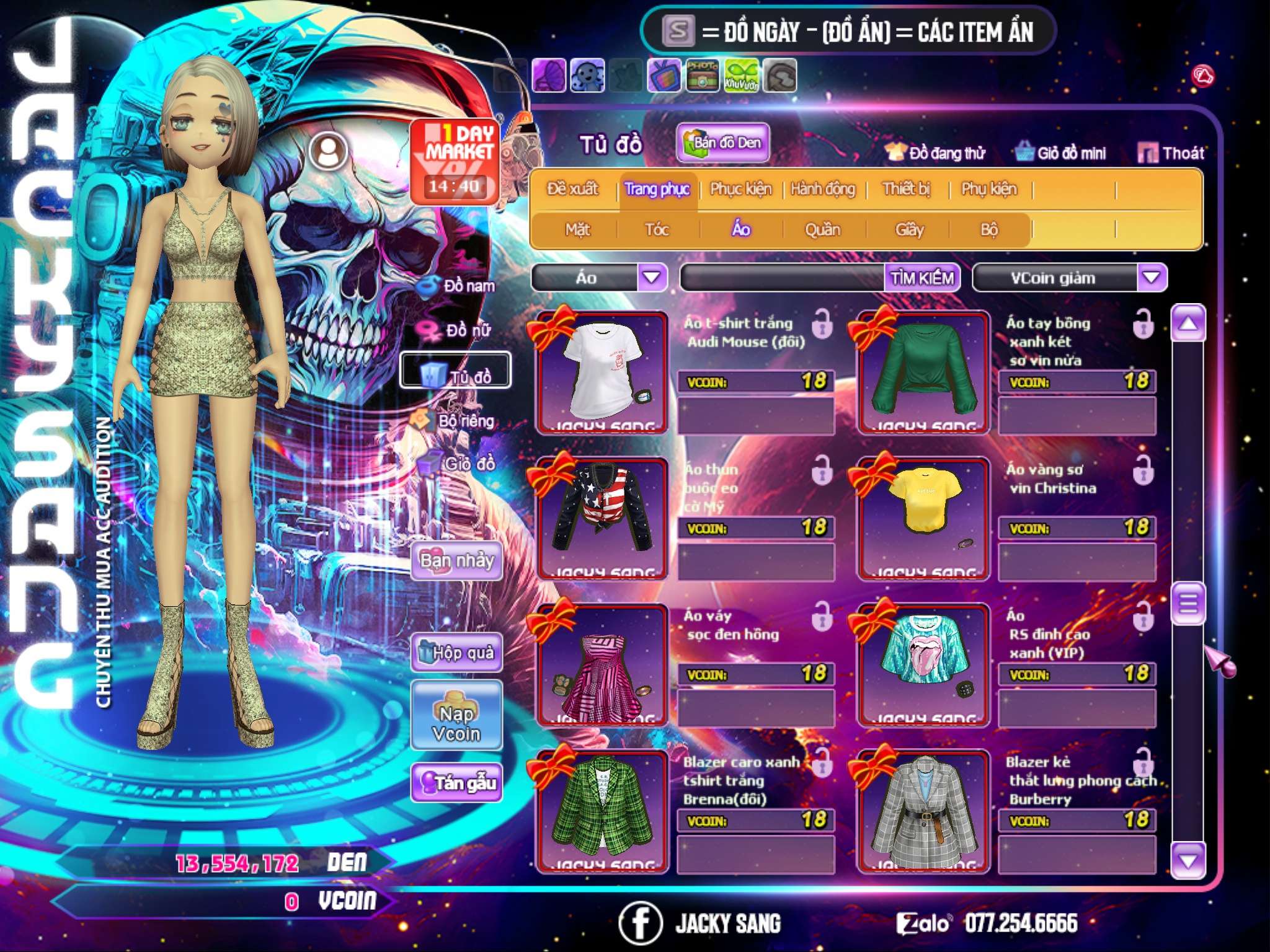Open the Hộp quà gift box
This screenshot has height=952, width=1270.
point(457,653)
